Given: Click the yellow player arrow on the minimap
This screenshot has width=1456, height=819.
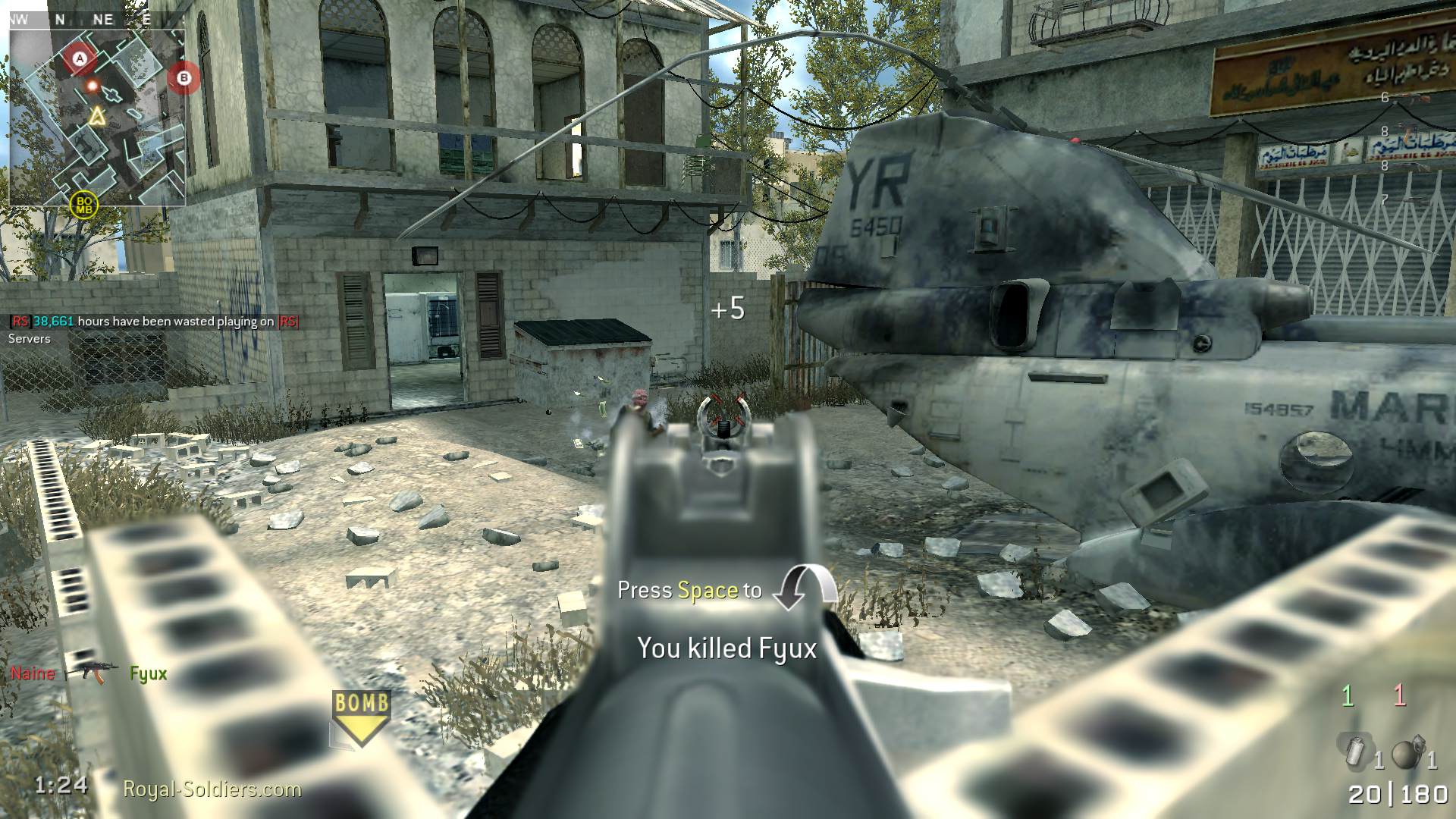Looking at the screenshot, I should point(97,116).
